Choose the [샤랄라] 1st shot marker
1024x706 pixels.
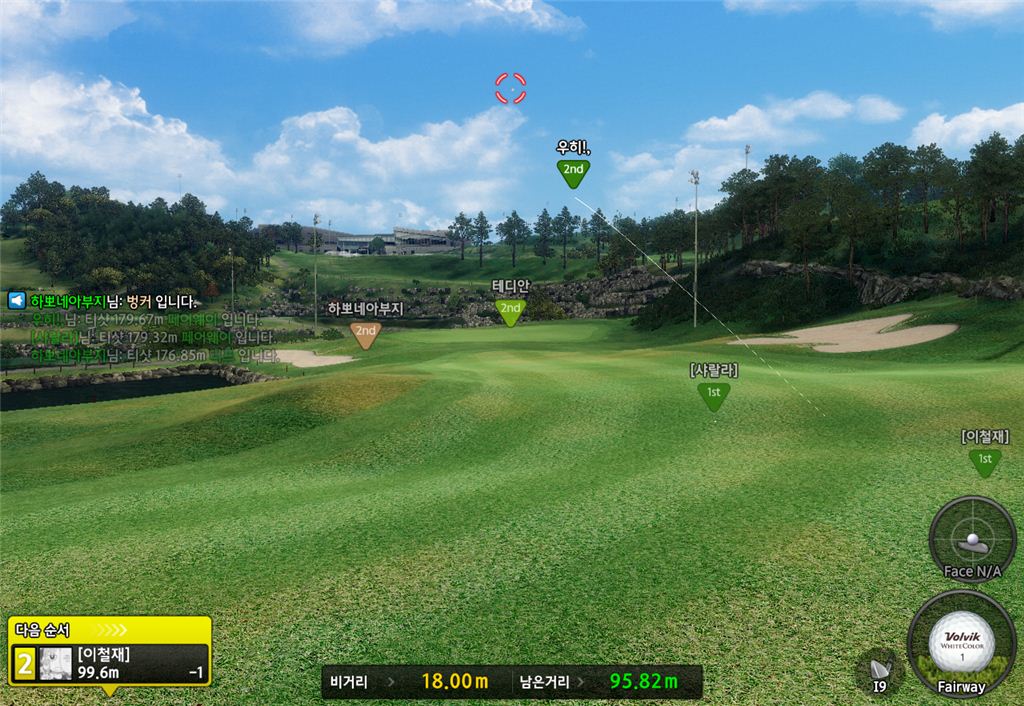tap(713, 394)
